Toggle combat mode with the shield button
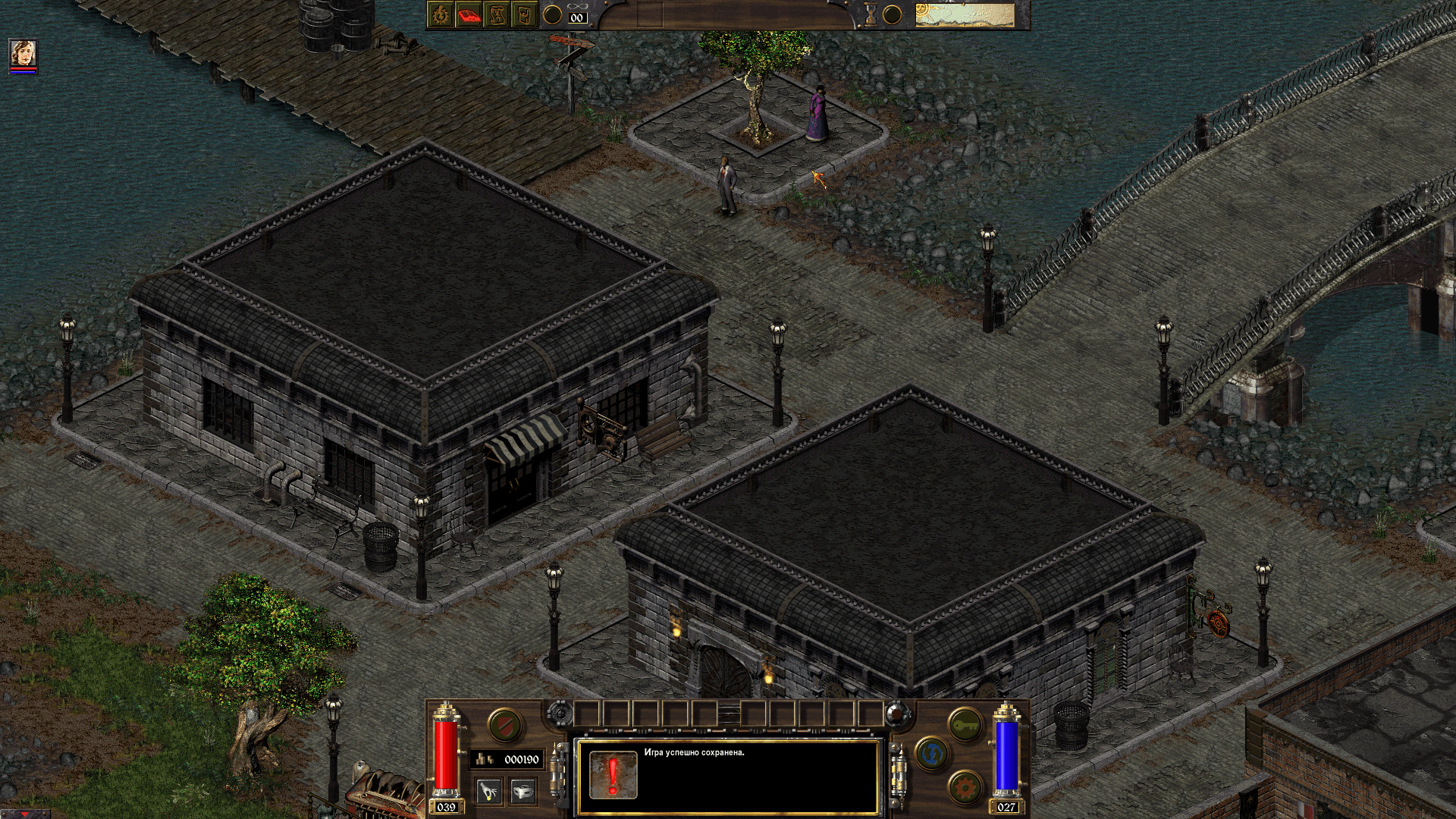The height and width of the screenshot is (819, 1456). click(x=504, y=724)
